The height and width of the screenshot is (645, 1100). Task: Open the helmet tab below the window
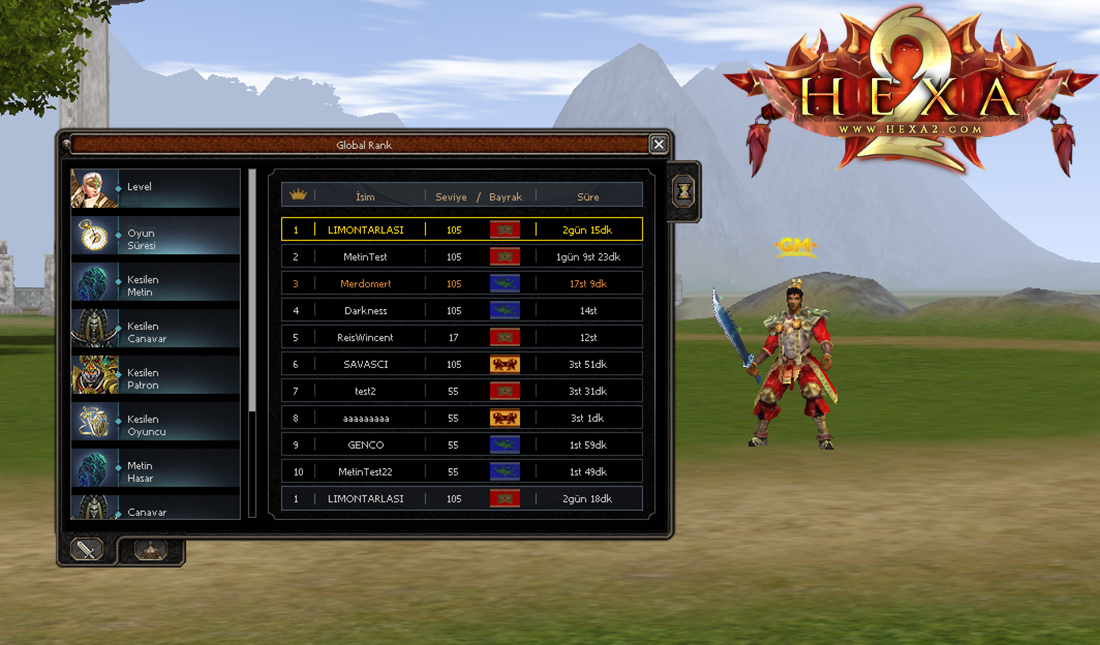coord(151,549)
